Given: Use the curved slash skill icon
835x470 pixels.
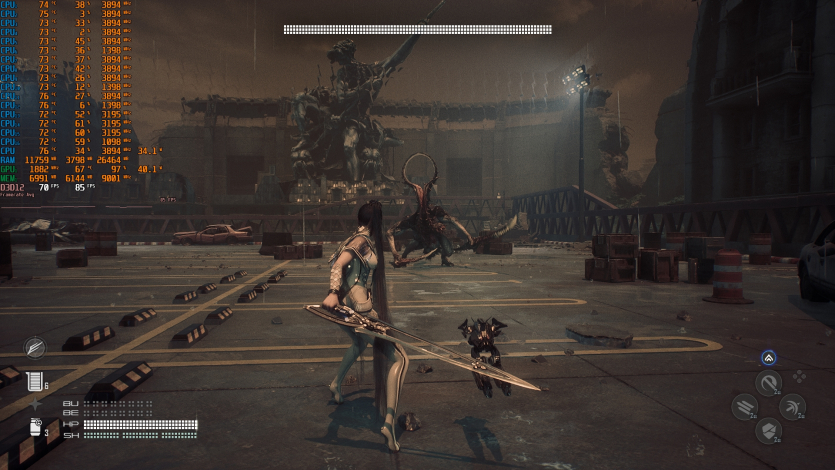Looking at the screenshot, I should [x=768, y=383].
